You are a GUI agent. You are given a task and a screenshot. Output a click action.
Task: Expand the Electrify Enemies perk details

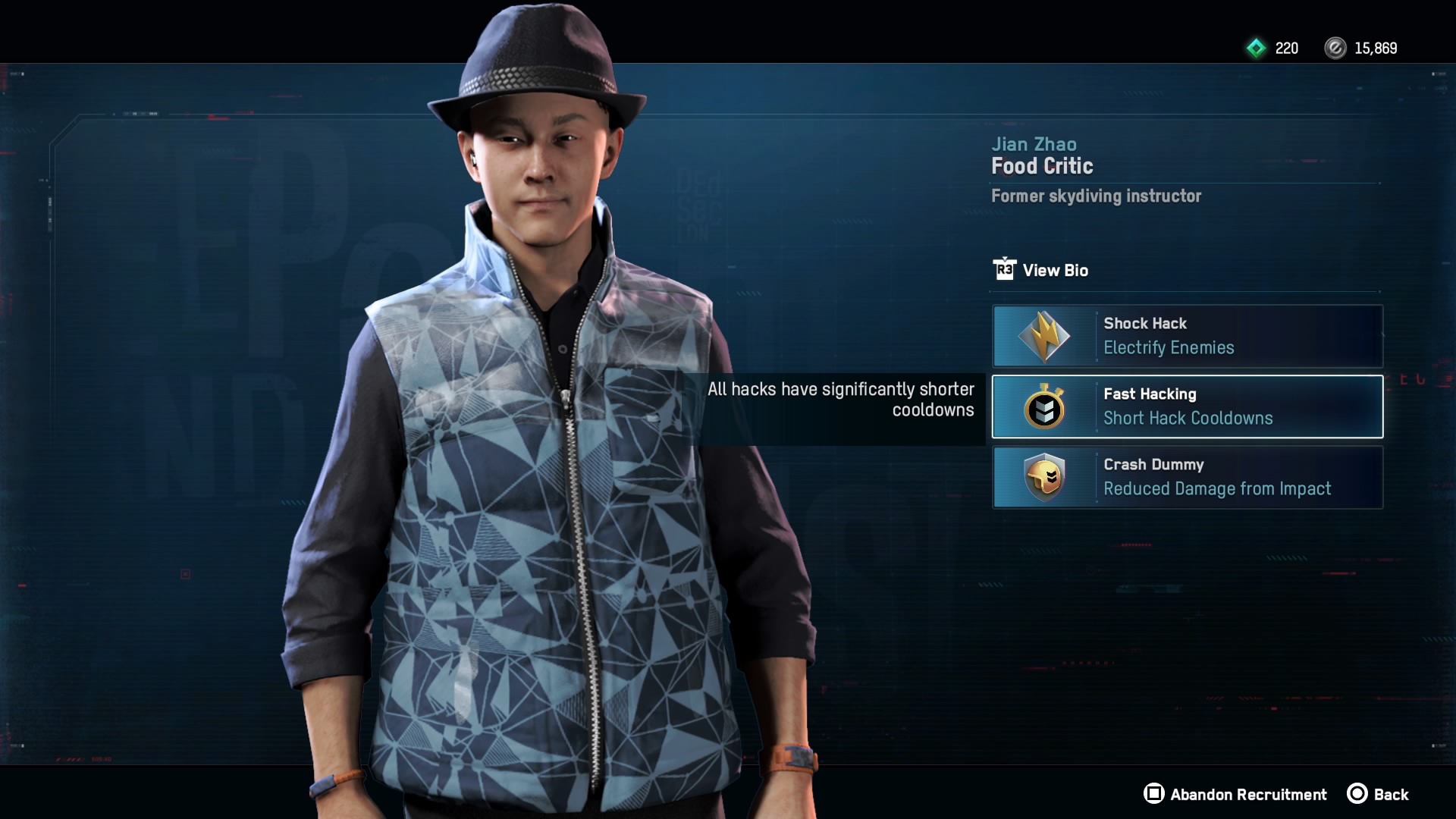point(1168,347)
